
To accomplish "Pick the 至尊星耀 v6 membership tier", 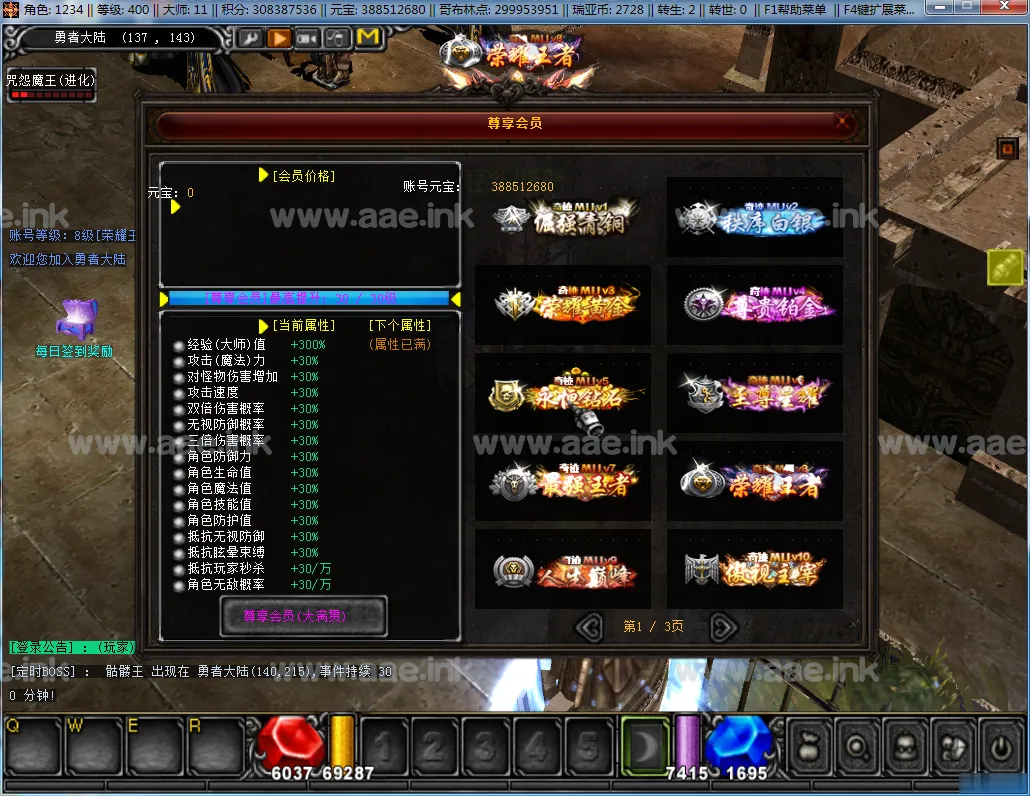I will (x=755, y=393).
